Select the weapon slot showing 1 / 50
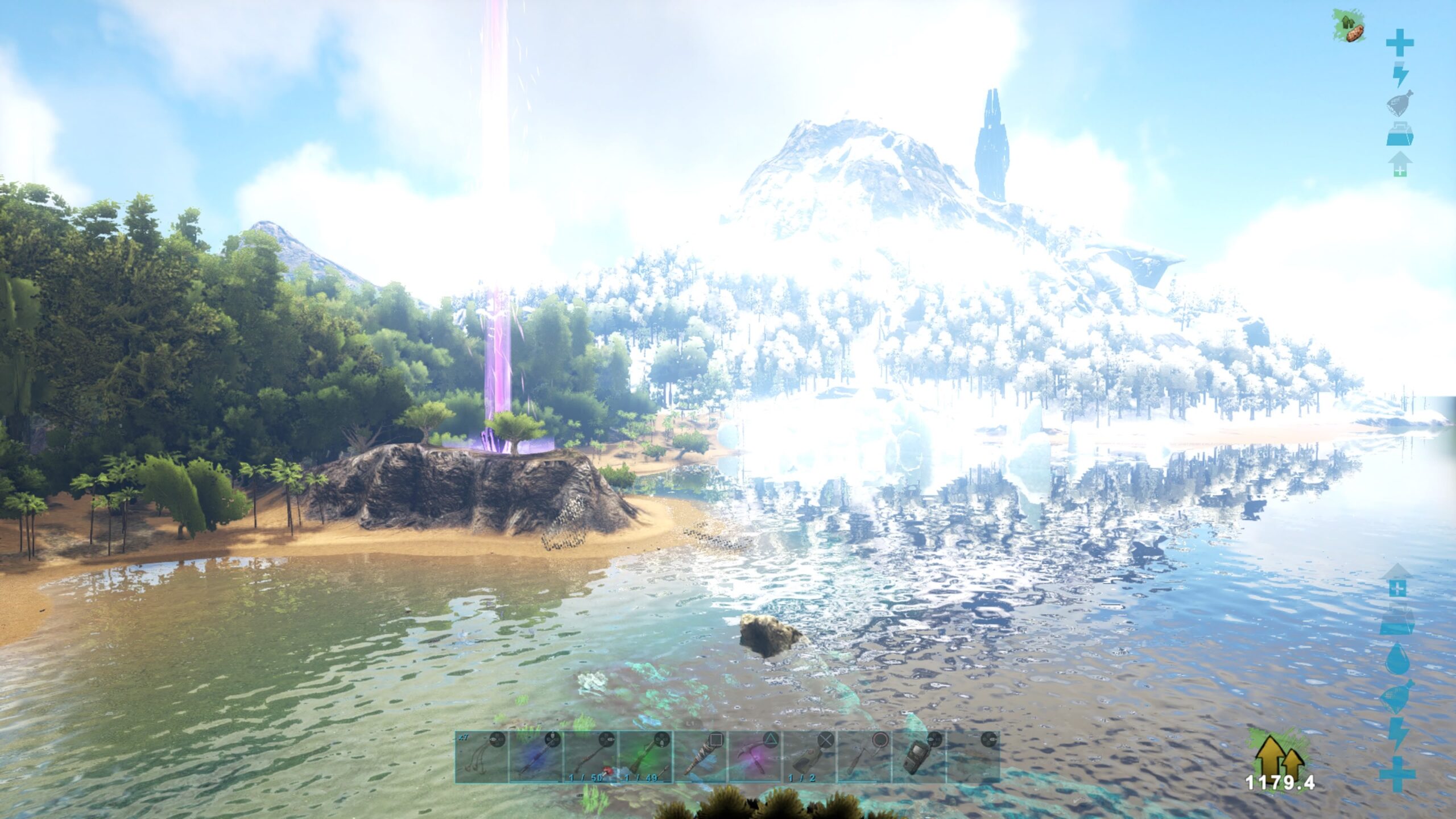Screen dimensions: 1456x819 coord(590,756)
